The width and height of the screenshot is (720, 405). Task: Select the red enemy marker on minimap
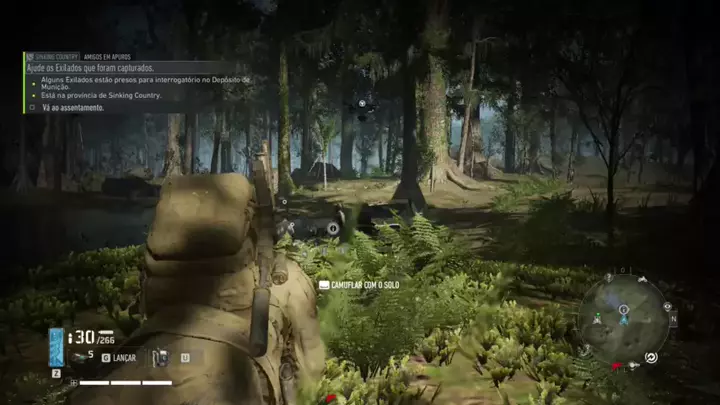pyautogui.click(x=617, y=366)
